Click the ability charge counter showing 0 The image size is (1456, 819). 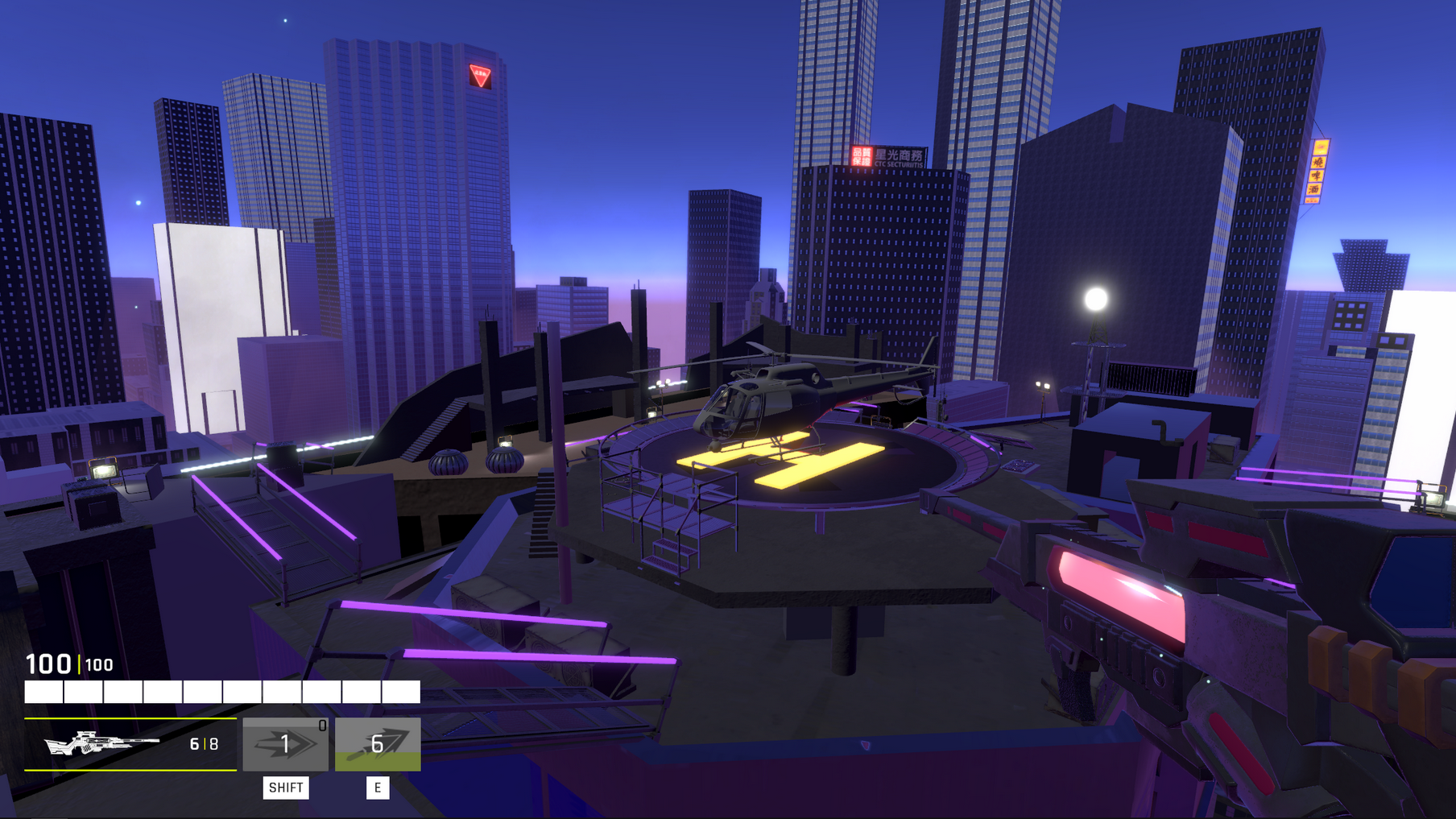(321, 723)
